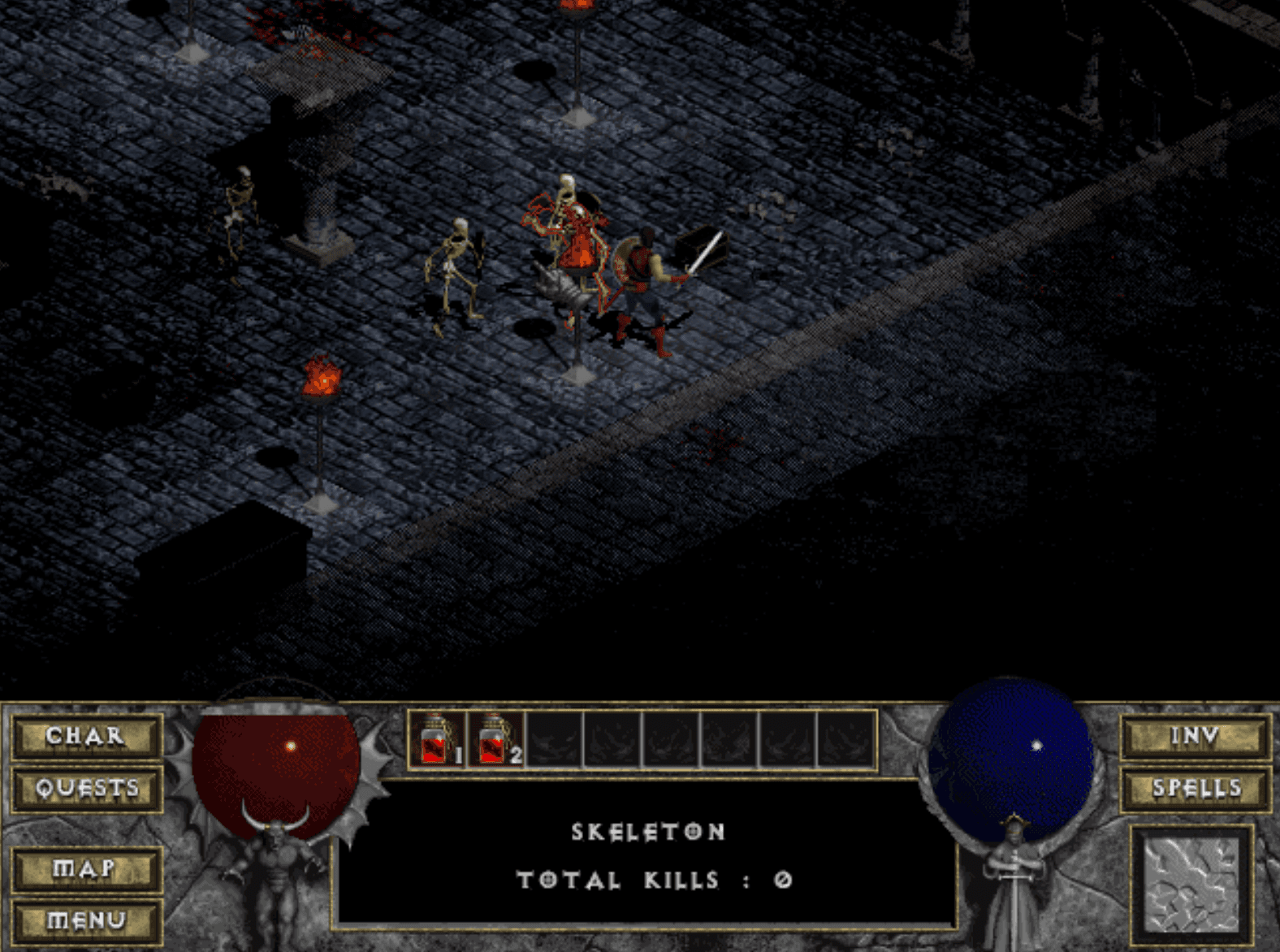The height and width of the screenshot is (952, 1280).
Task: Open the game MENU
Action: click(84, 920)
